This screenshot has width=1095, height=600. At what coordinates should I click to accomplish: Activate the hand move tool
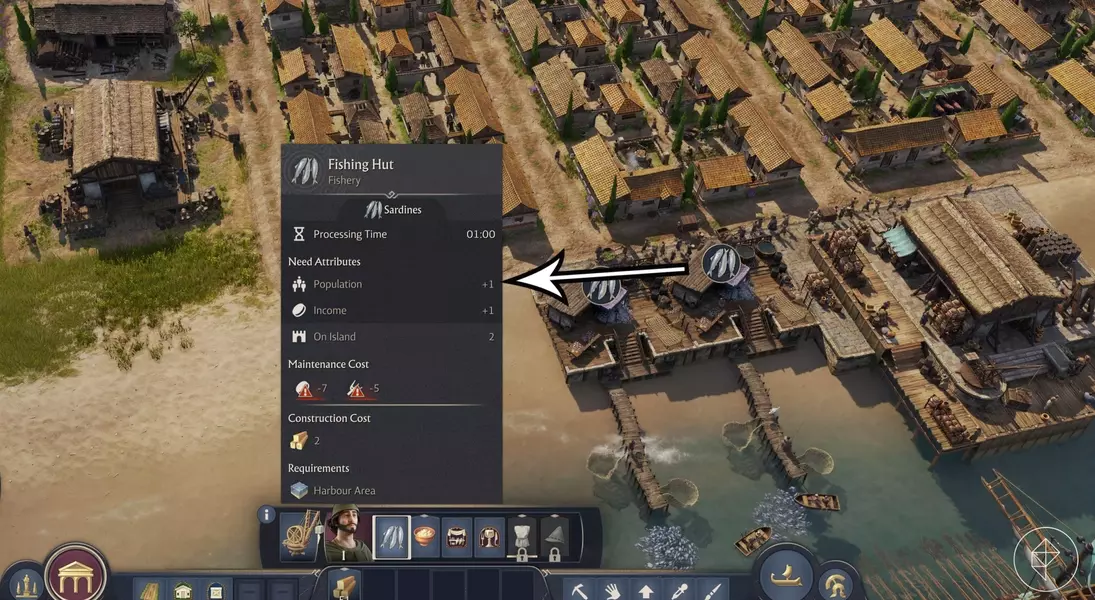[611, 590]
